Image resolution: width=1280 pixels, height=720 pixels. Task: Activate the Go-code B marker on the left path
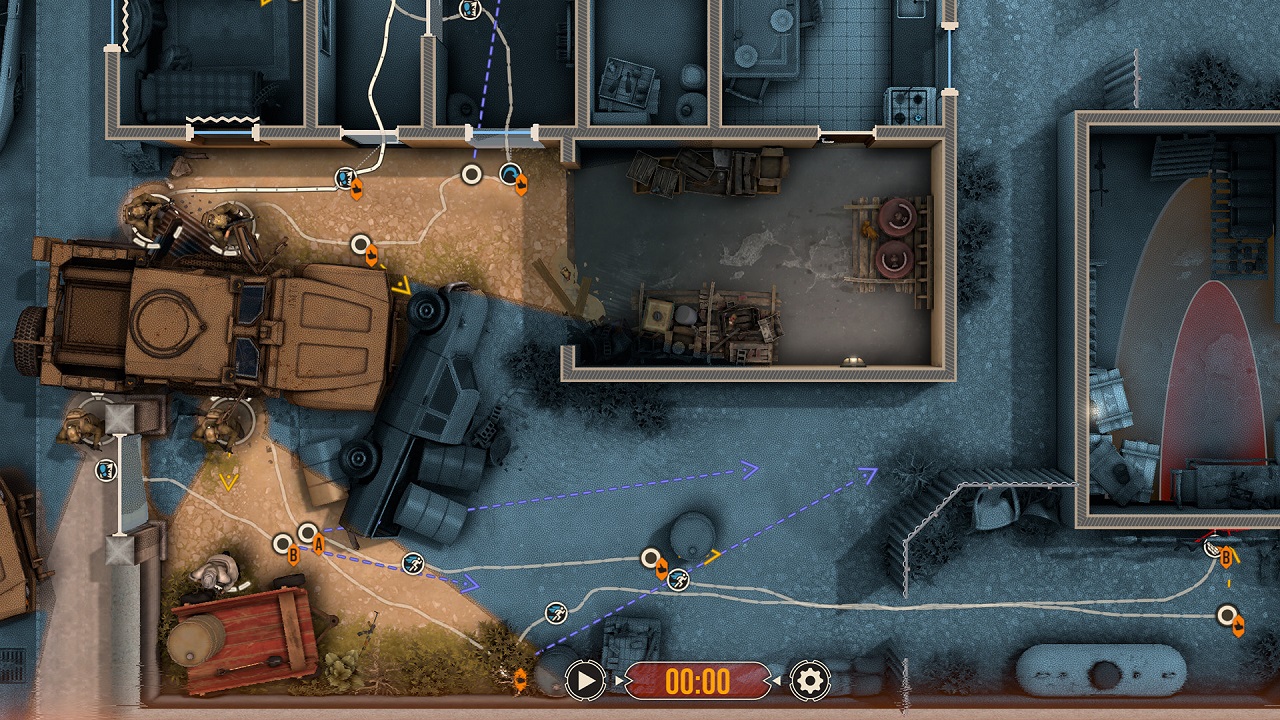click(x=292, y=554)
